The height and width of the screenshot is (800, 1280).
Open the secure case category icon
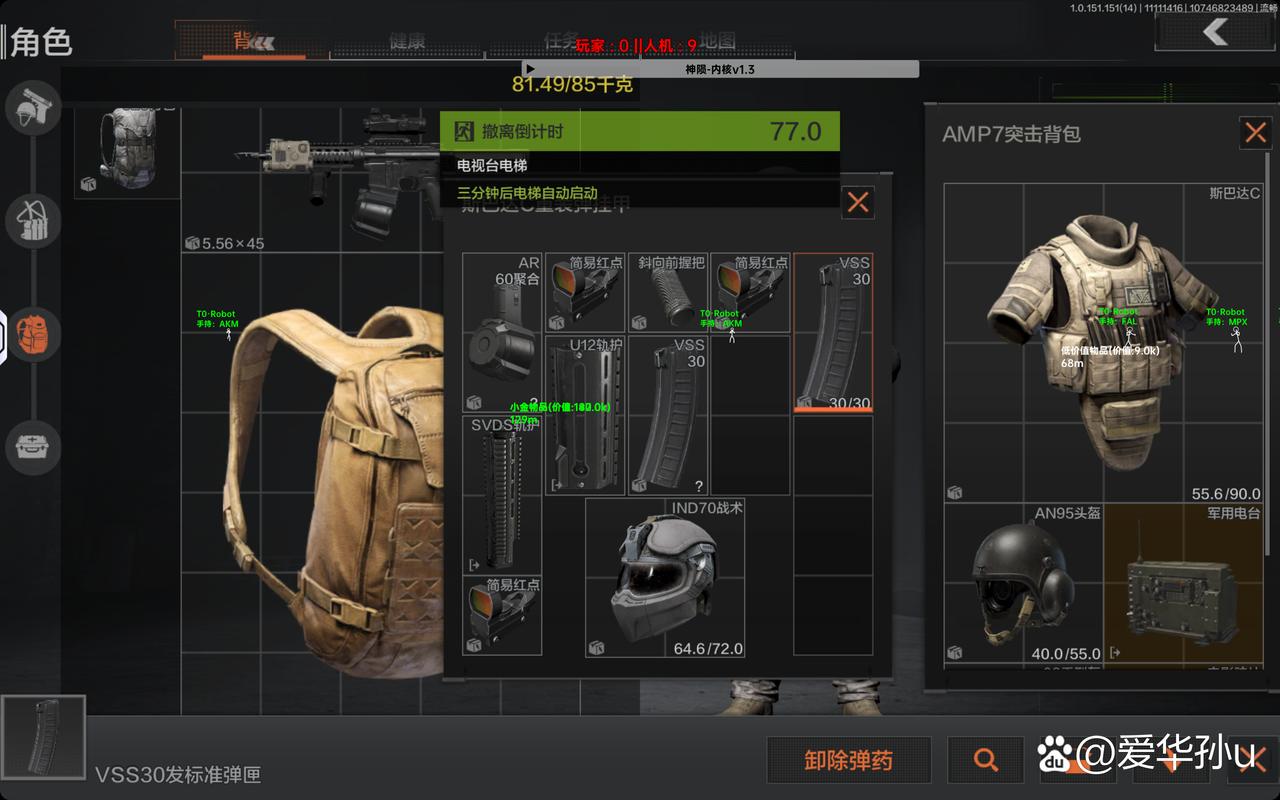(x=33, y=446)
